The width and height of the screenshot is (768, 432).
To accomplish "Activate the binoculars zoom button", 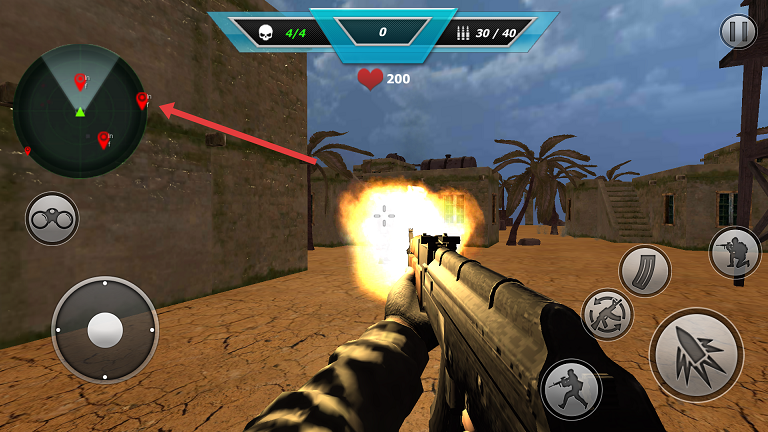I will click(52, 218).
